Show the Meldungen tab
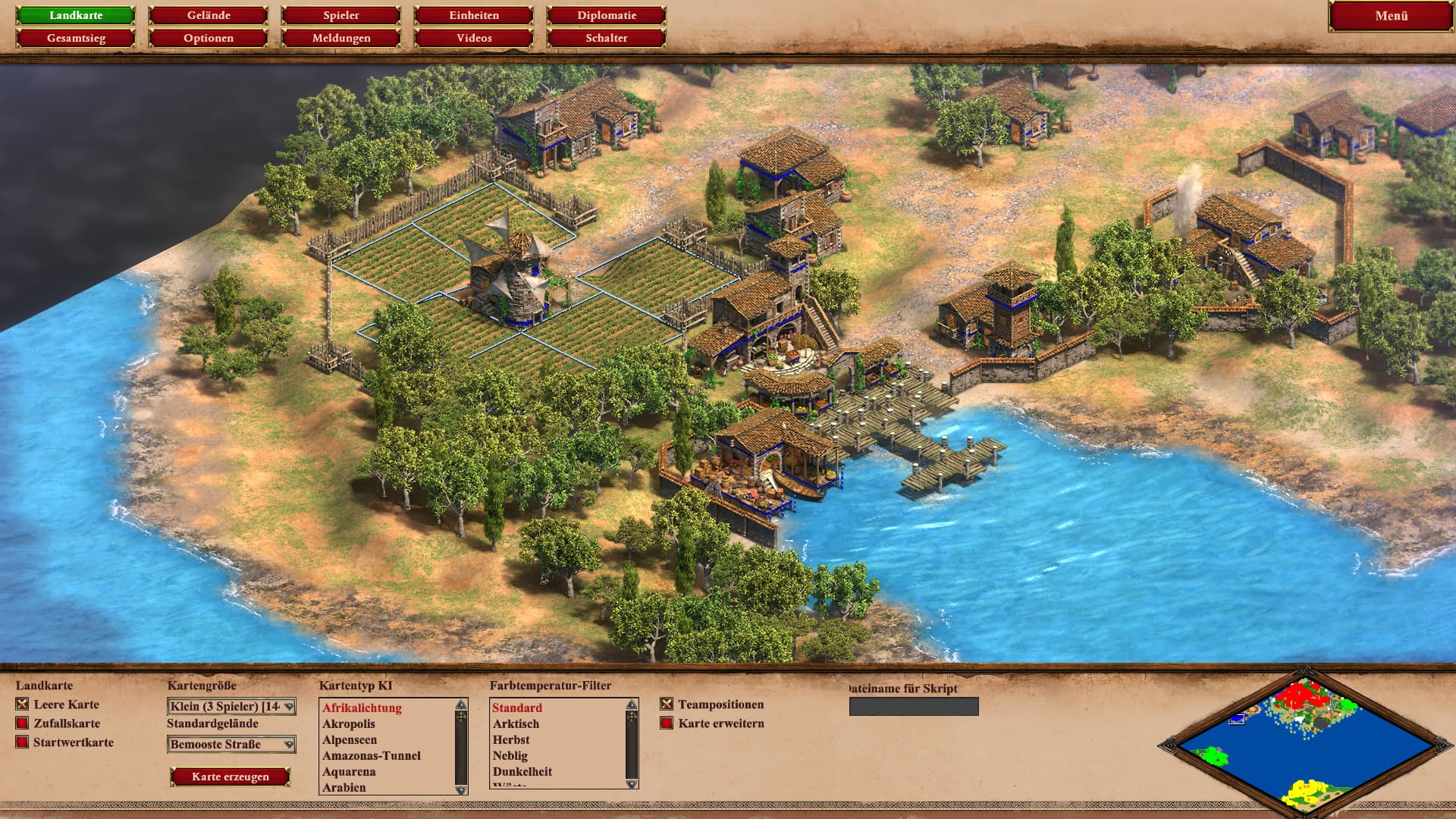The image size is (1456, 819). point(341,38)
